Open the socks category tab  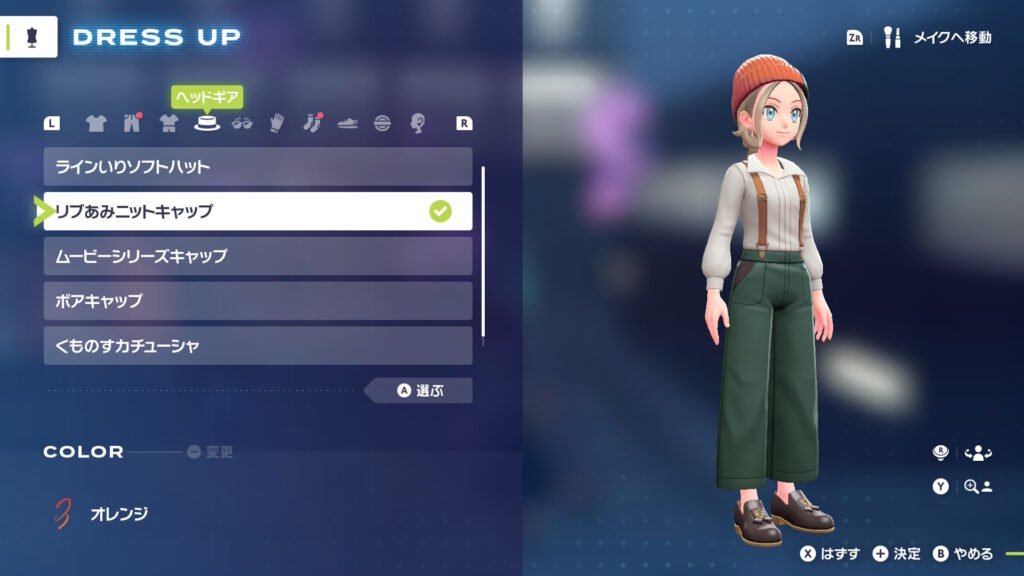pos(312,124)
